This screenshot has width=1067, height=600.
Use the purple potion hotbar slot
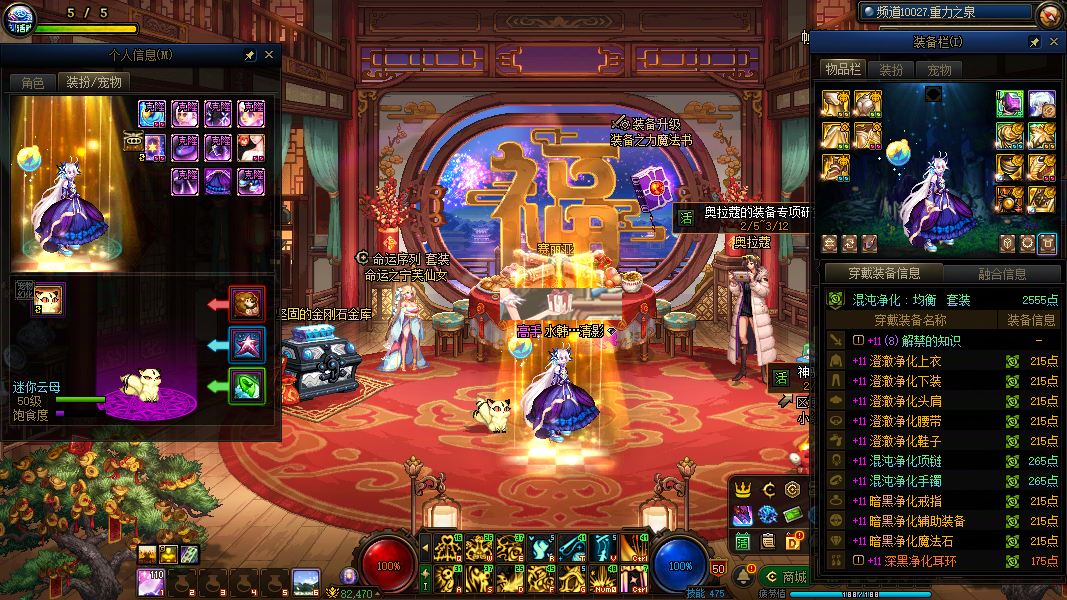click(x=151, y=582)
